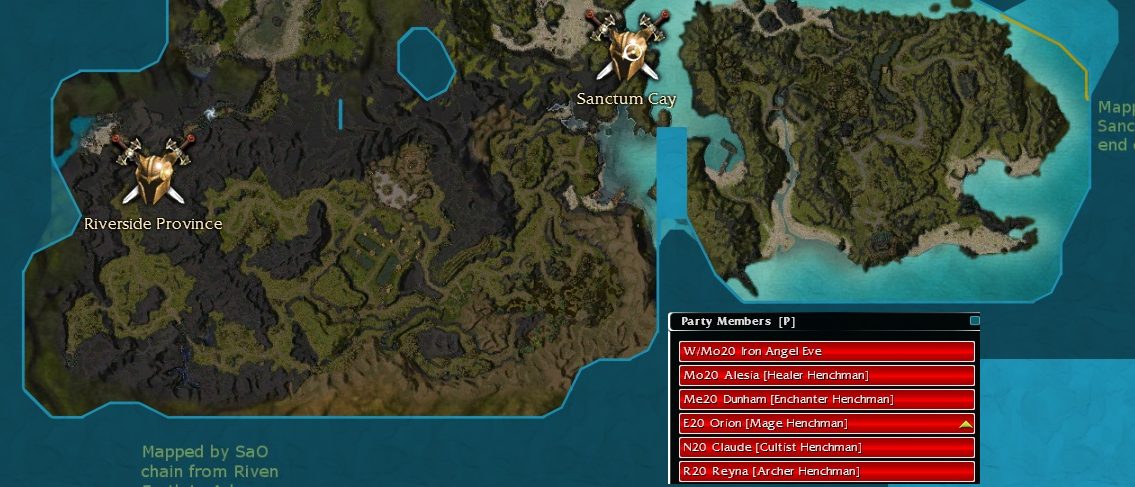
Task: Choose Reyna the Archer Henchman
Action: [x=826, y=471]
